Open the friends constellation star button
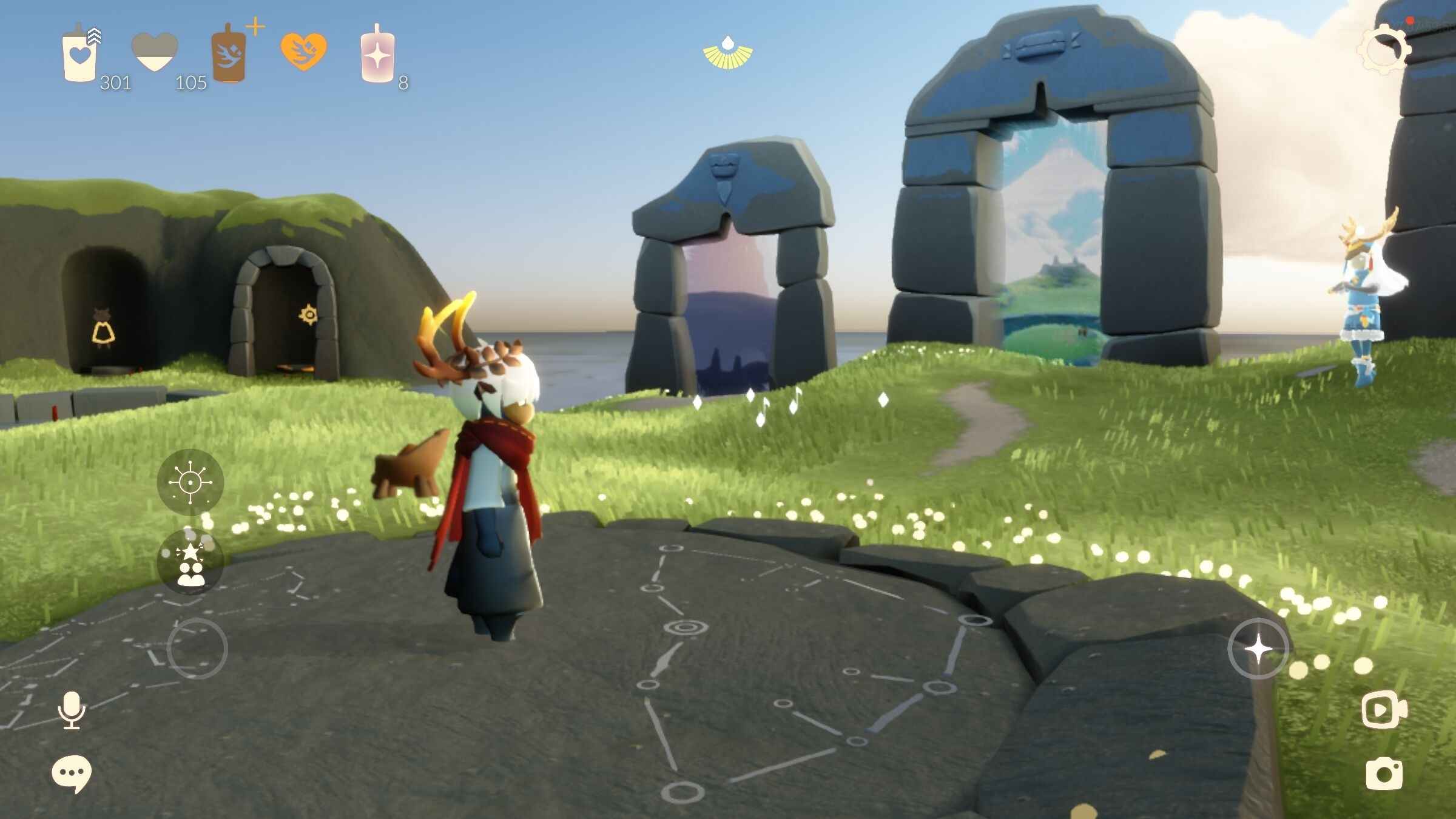The image size is (1456, 819). click(190, 562)
